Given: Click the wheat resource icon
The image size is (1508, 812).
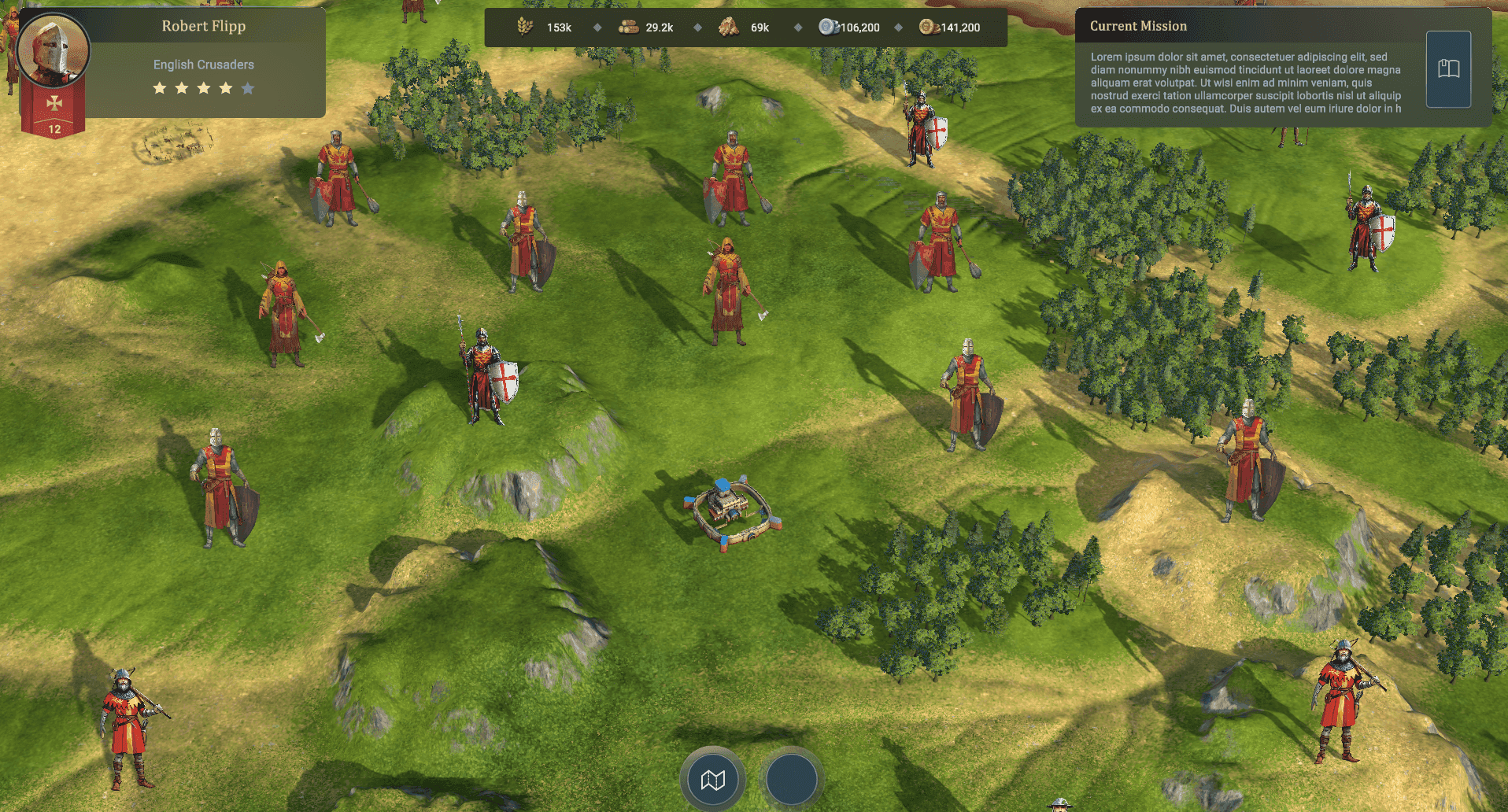Looking at the screenshot, I should [x=526, y=26].
